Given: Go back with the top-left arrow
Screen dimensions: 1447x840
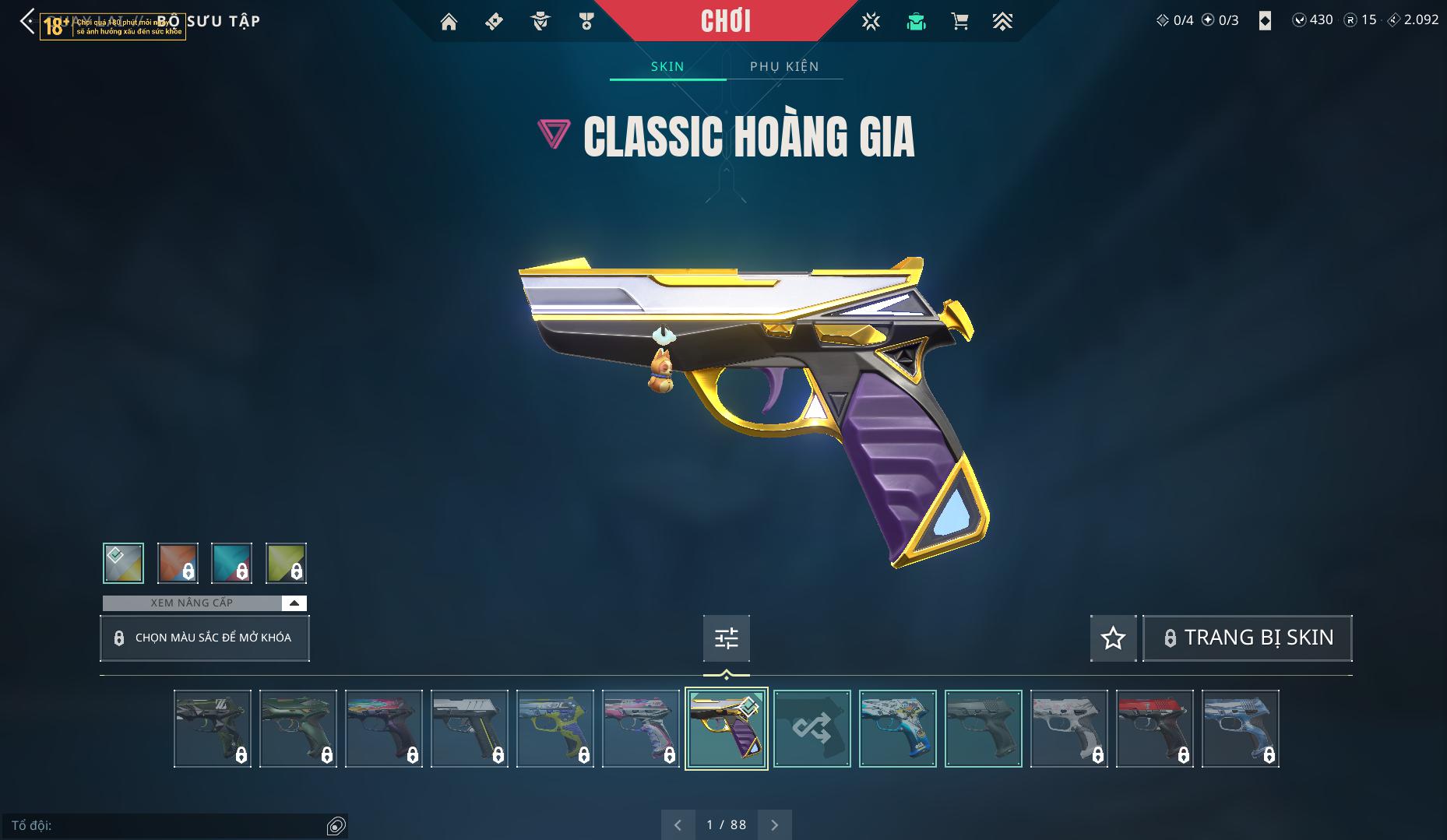Looking at the screenshot, I should pos(27,21).
